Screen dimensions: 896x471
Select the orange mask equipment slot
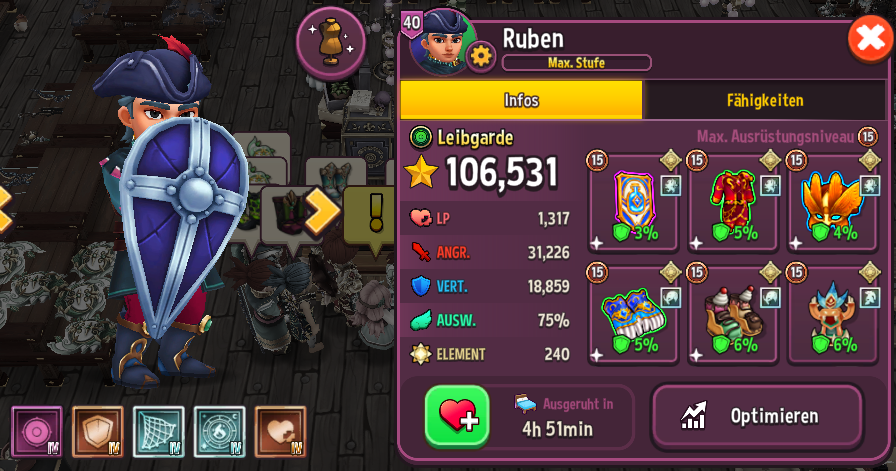click(x=833, y=205)
